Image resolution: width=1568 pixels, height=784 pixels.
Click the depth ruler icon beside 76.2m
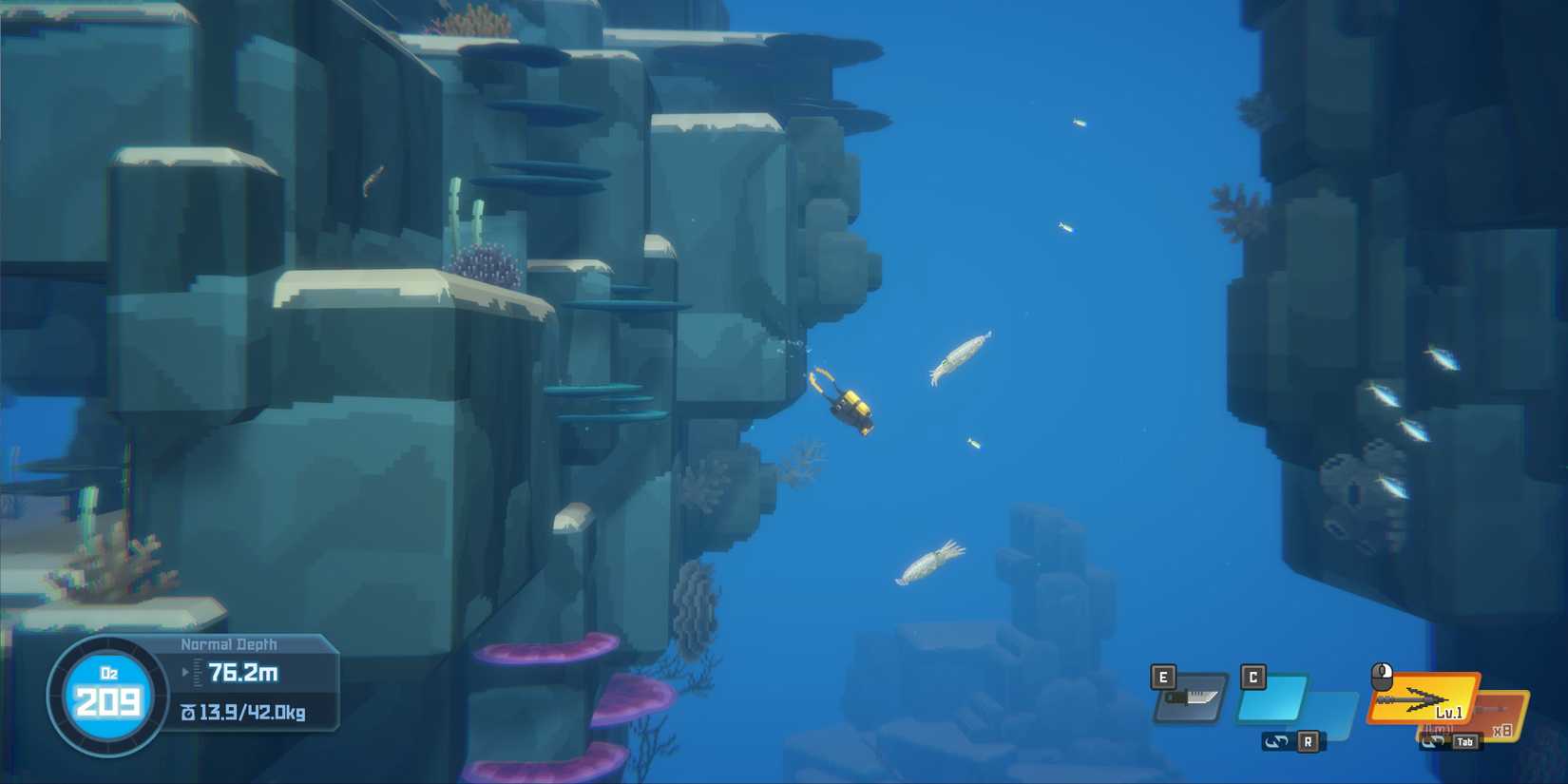197,673
